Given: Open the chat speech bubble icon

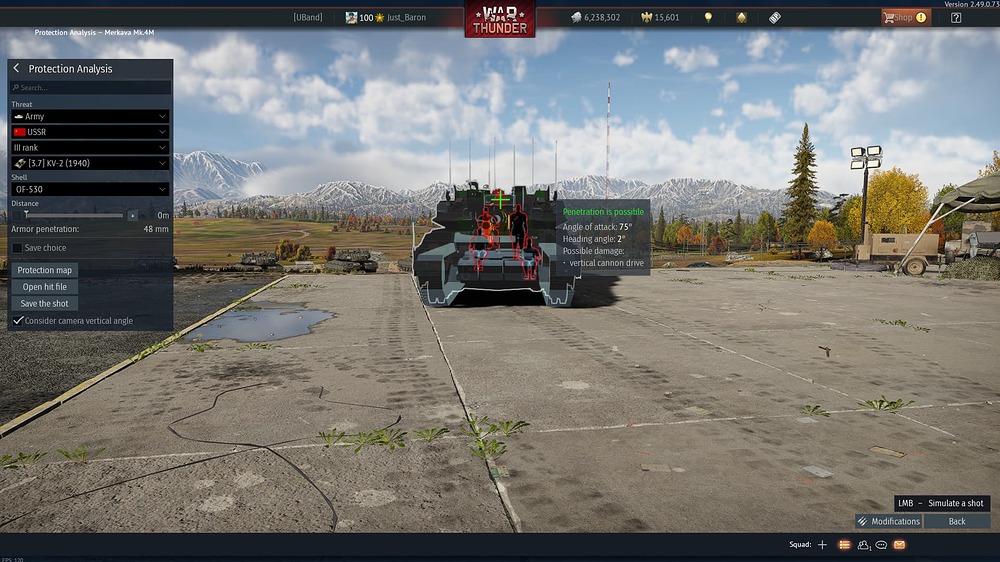Looking at the screenshot, I should tap(881, 545).
